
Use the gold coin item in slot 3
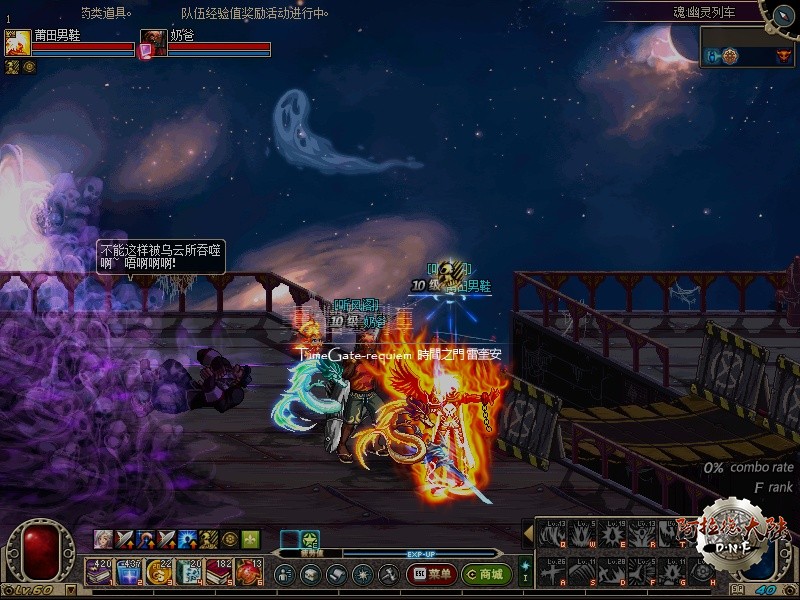click(x=159, y=571)
